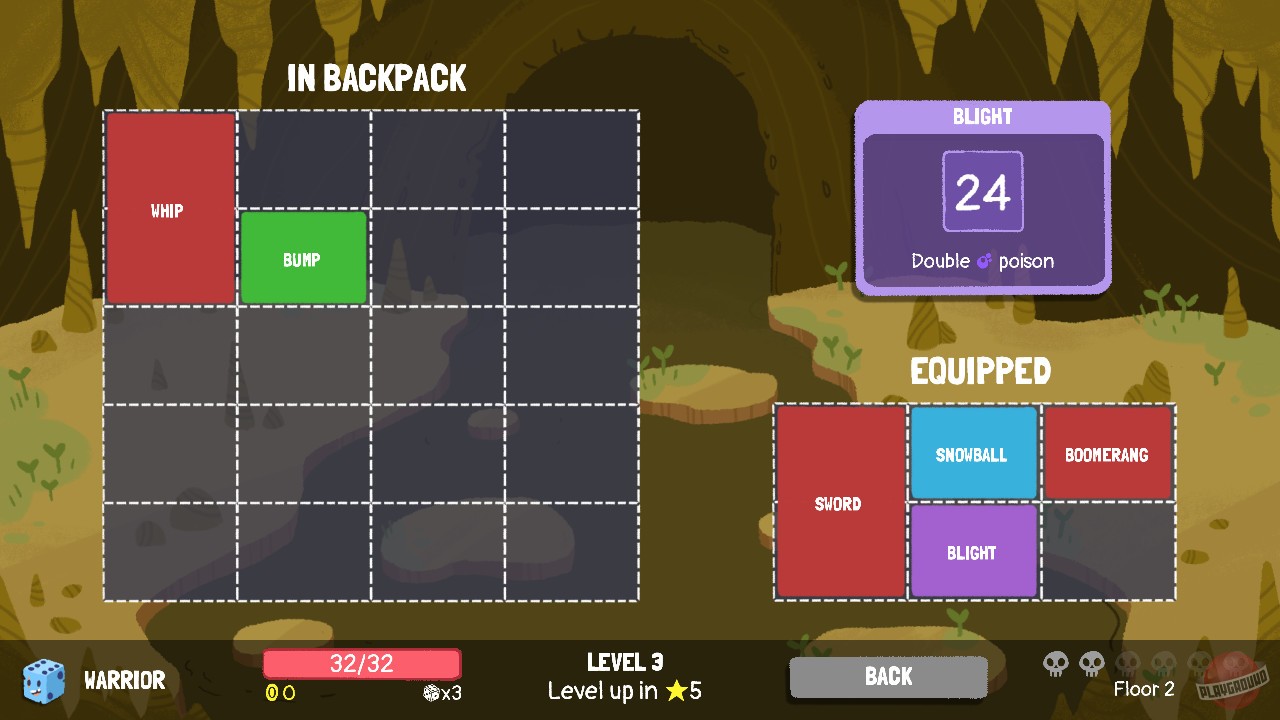Click the Floor 2 label
The width and height of the screenshot is (1280, 720).
(x=1143, y=690)
